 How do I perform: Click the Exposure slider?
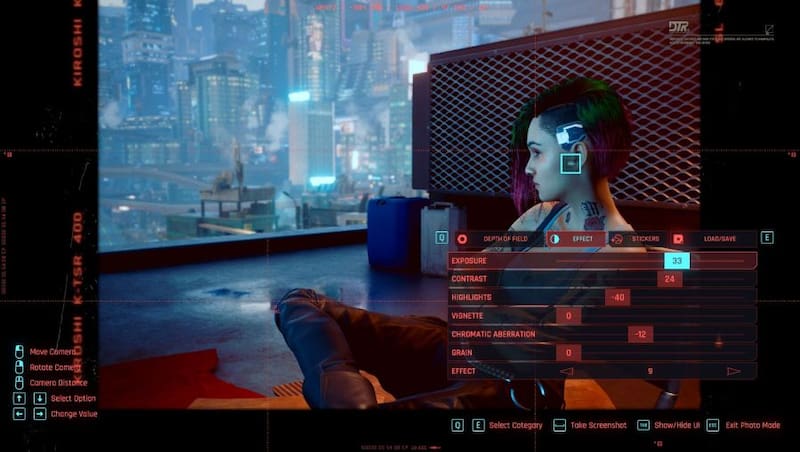point(677,261)
